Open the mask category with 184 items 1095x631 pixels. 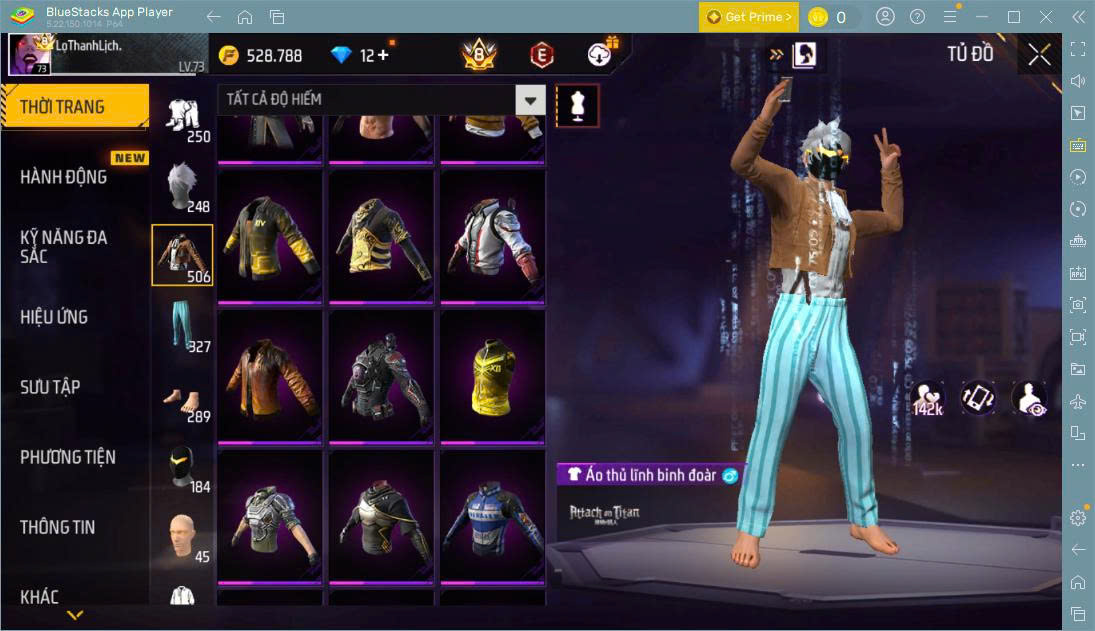point(182,466)
